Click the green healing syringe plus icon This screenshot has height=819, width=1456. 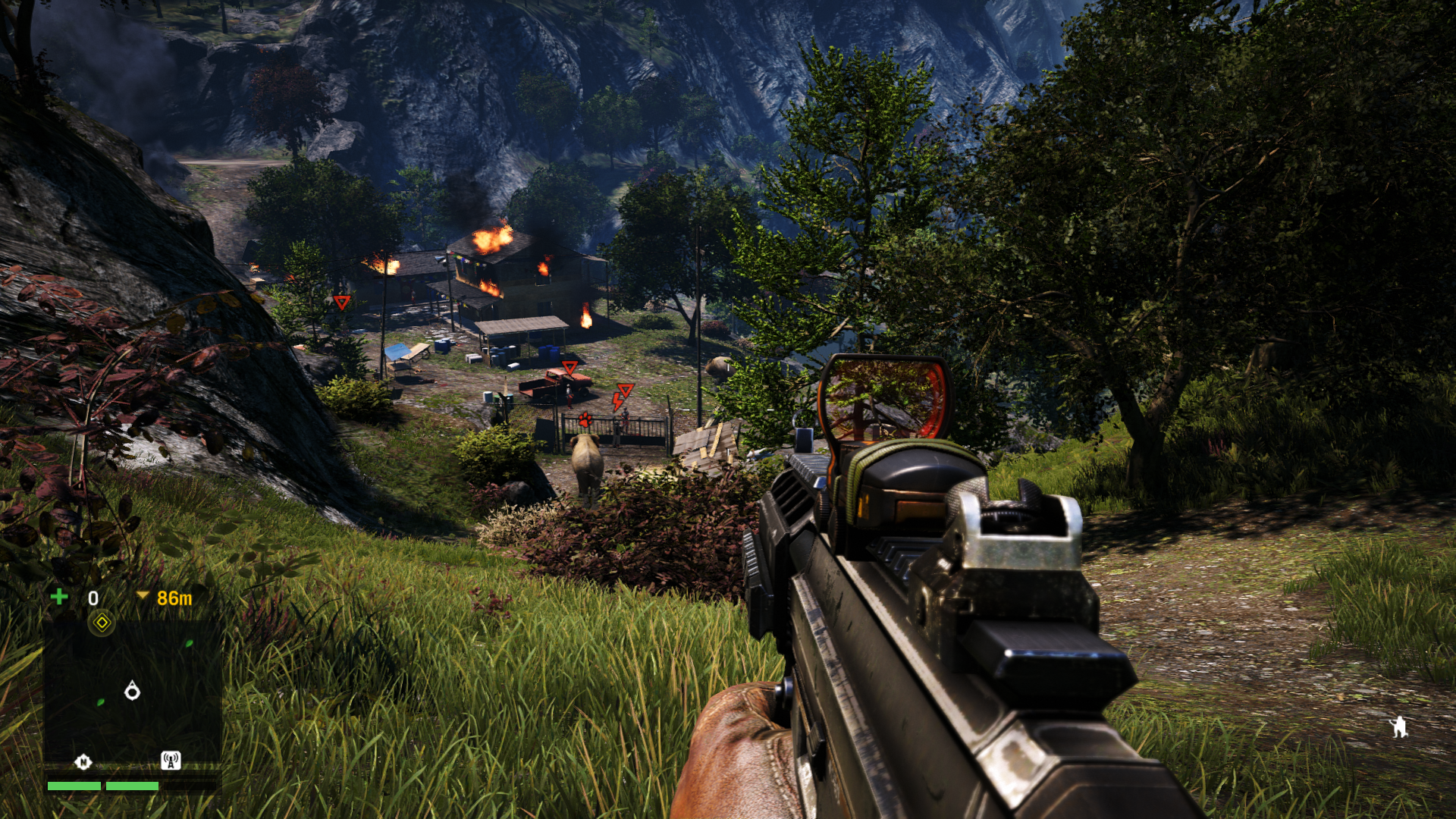pyautogui.click(x=59, y=597)
